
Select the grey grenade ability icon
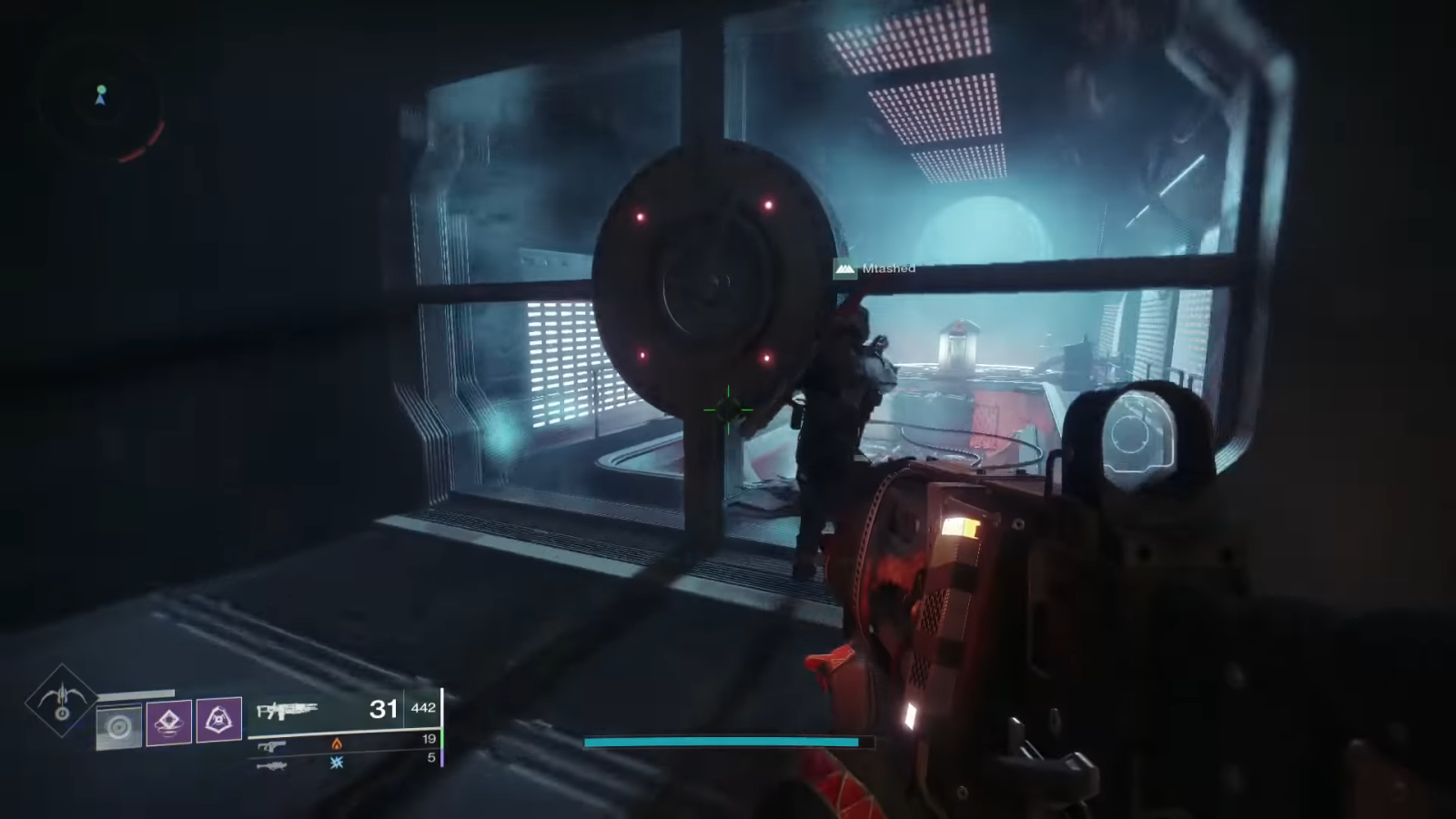(119, 727)
